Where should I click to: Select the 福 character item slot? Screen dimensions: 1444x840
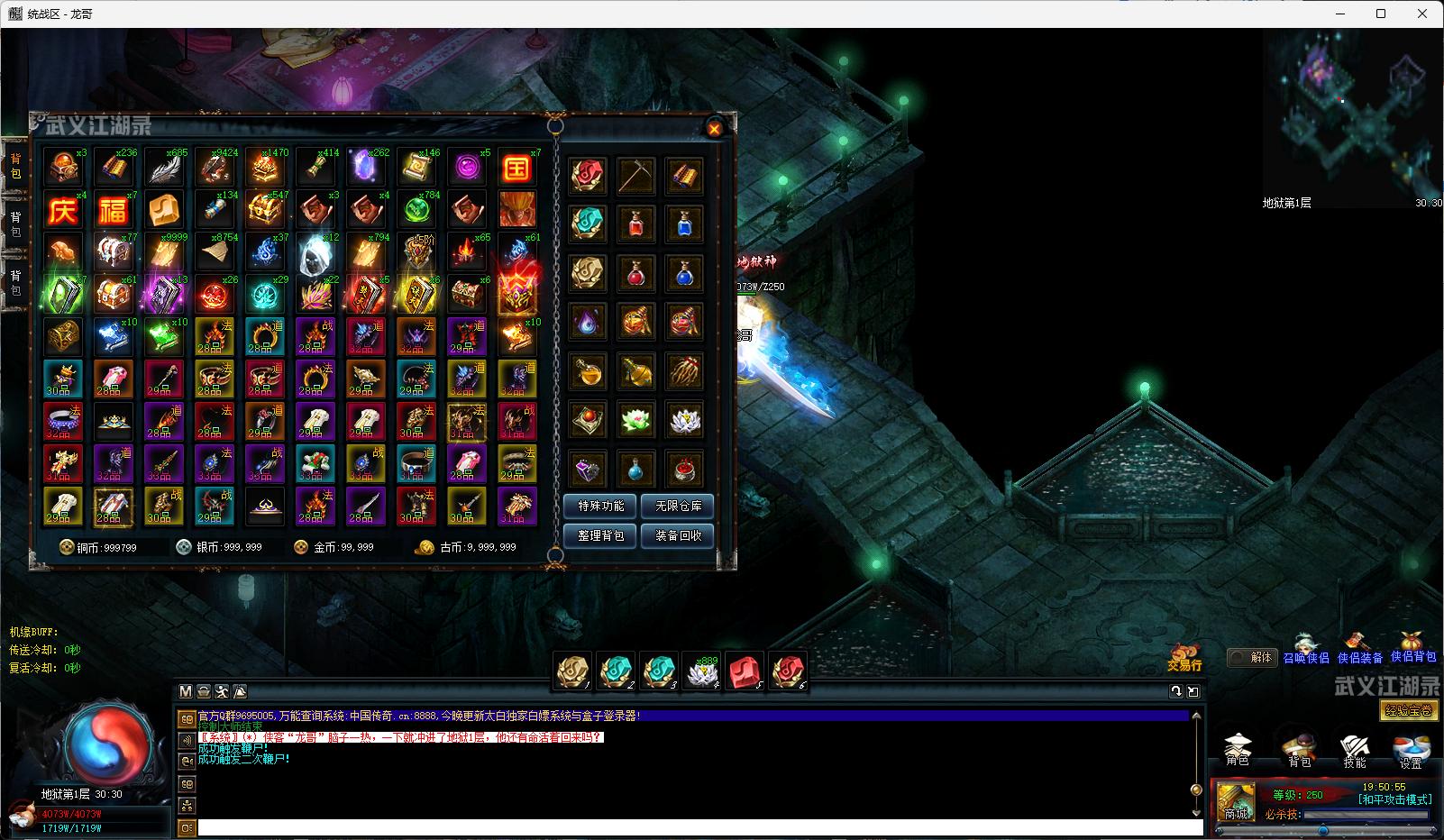114,210
